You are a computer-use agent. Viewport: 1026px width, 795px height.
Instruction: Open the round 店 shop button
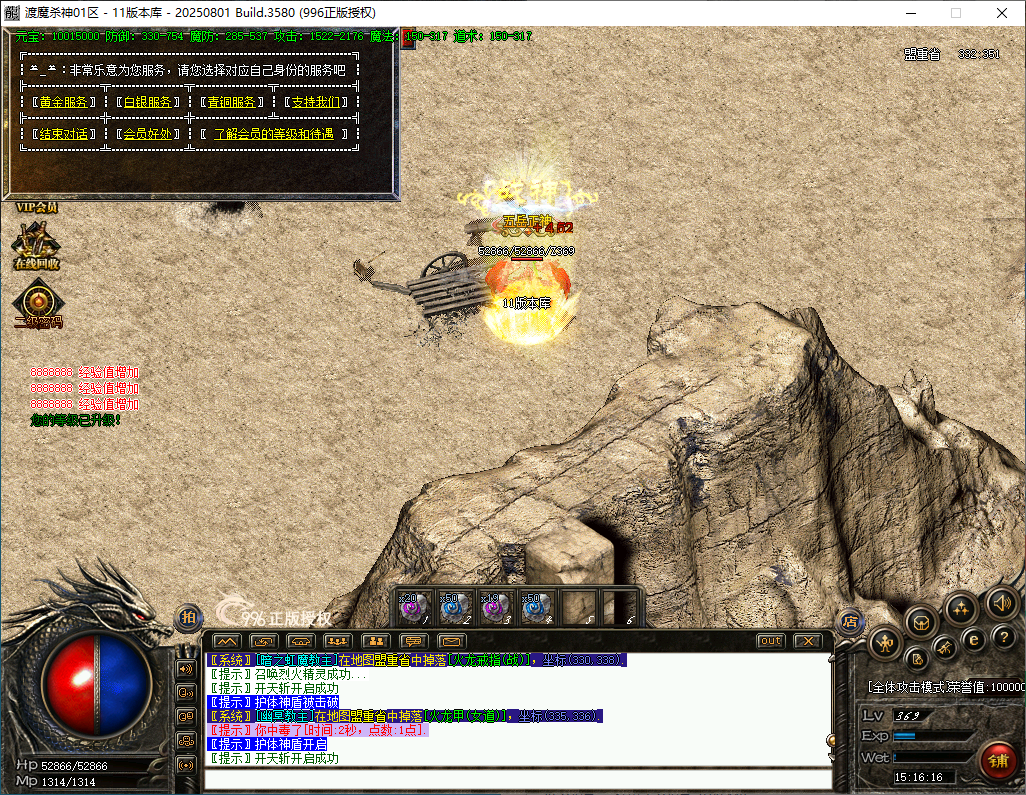point(850,621)
